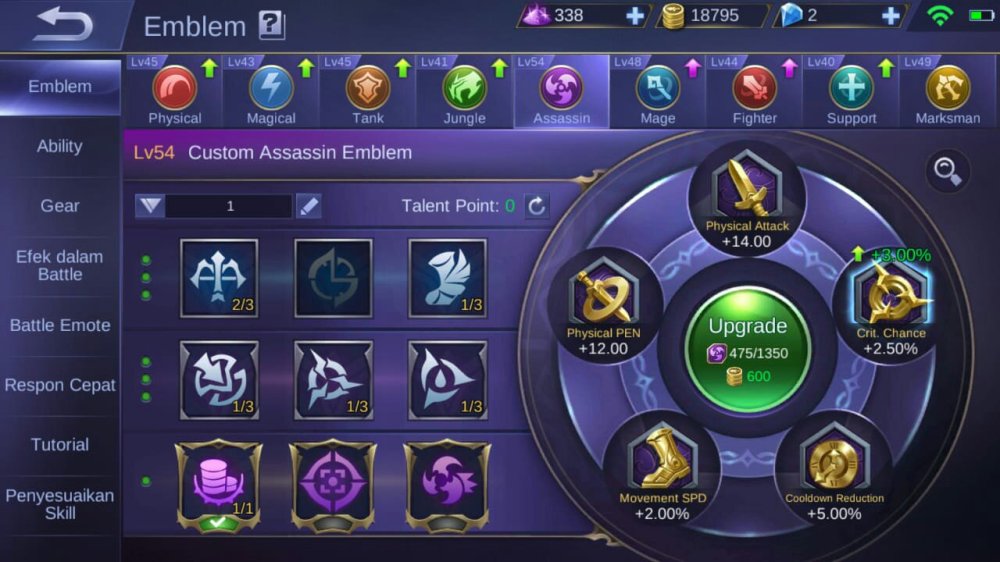The height and width of the screenshot is (562, 1000).
Task: Show the Support emblem tab
Action: tap(851, 92)
